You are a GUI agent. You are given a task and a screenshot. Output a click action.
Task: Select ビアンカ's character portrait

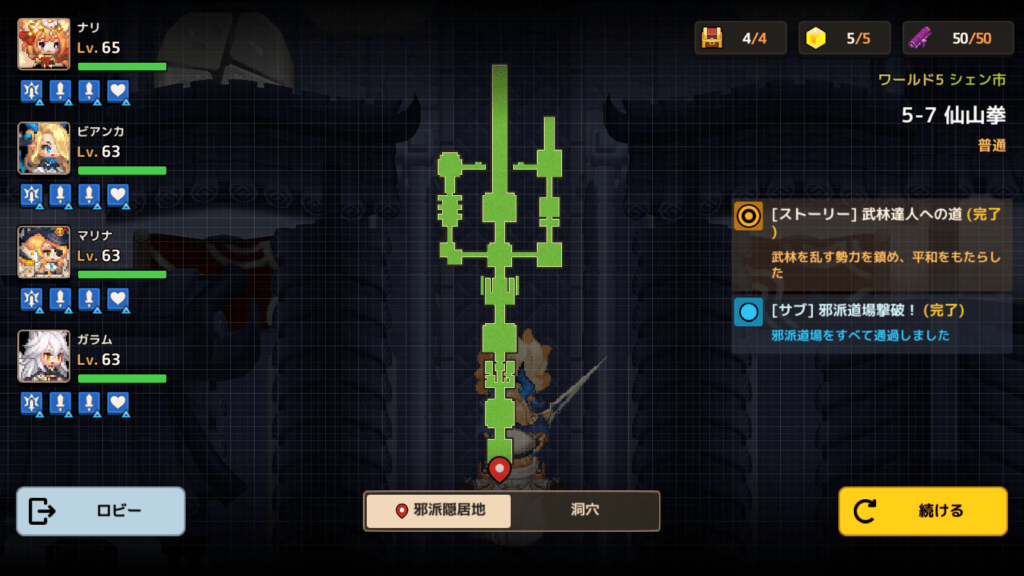pyautogui.click(x=44, y=148)
